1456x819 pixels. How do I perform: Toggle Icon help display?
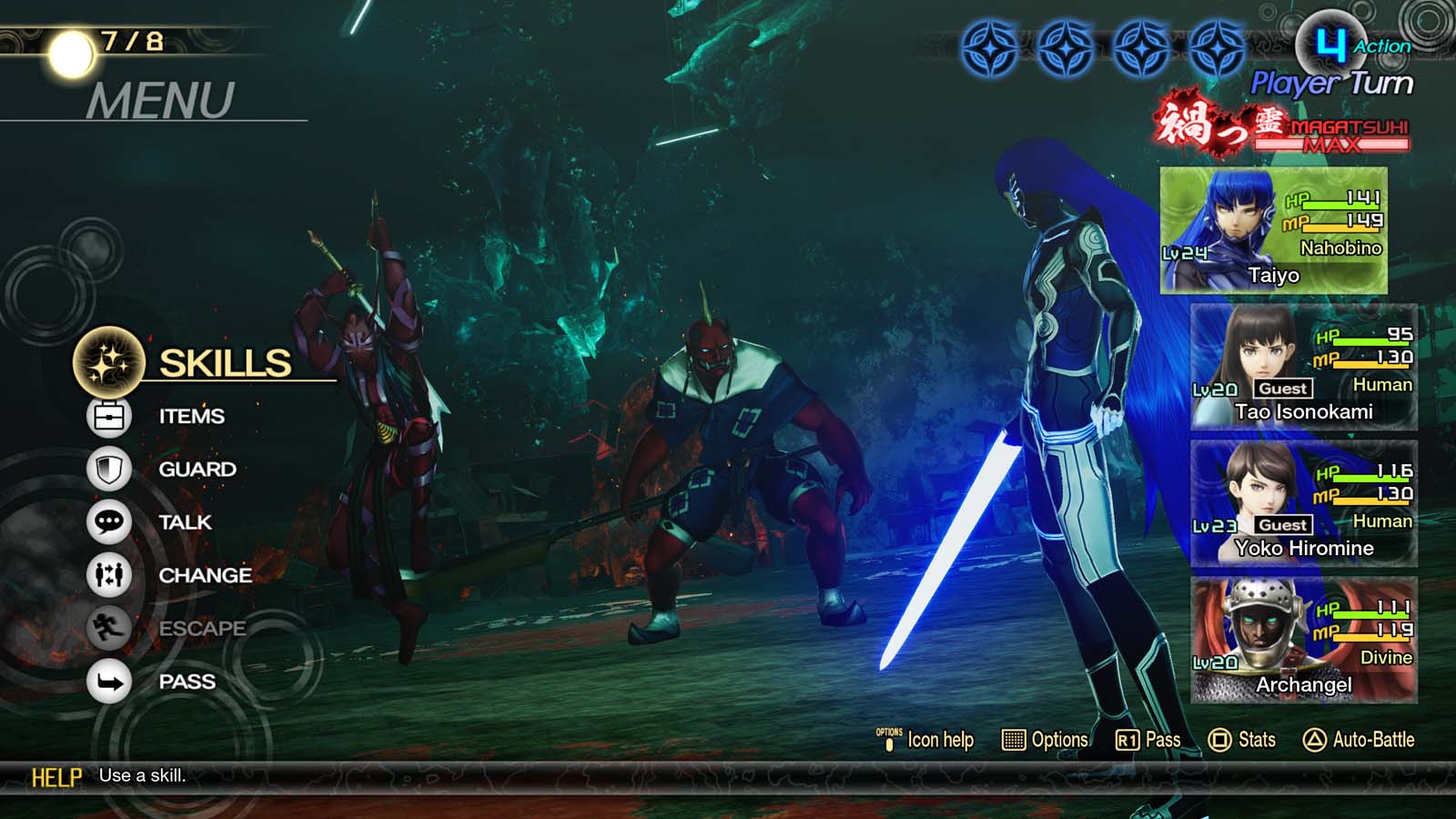[888, 740]
